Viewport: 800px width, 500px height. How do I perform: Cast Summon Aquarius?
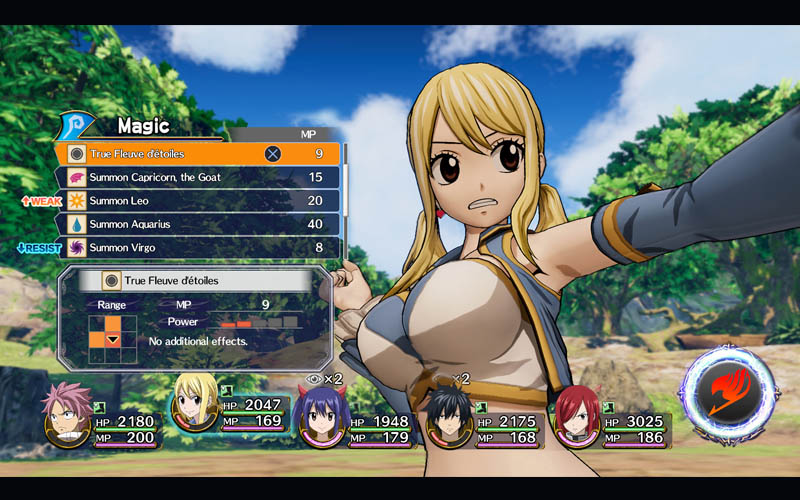click(200, 224)
